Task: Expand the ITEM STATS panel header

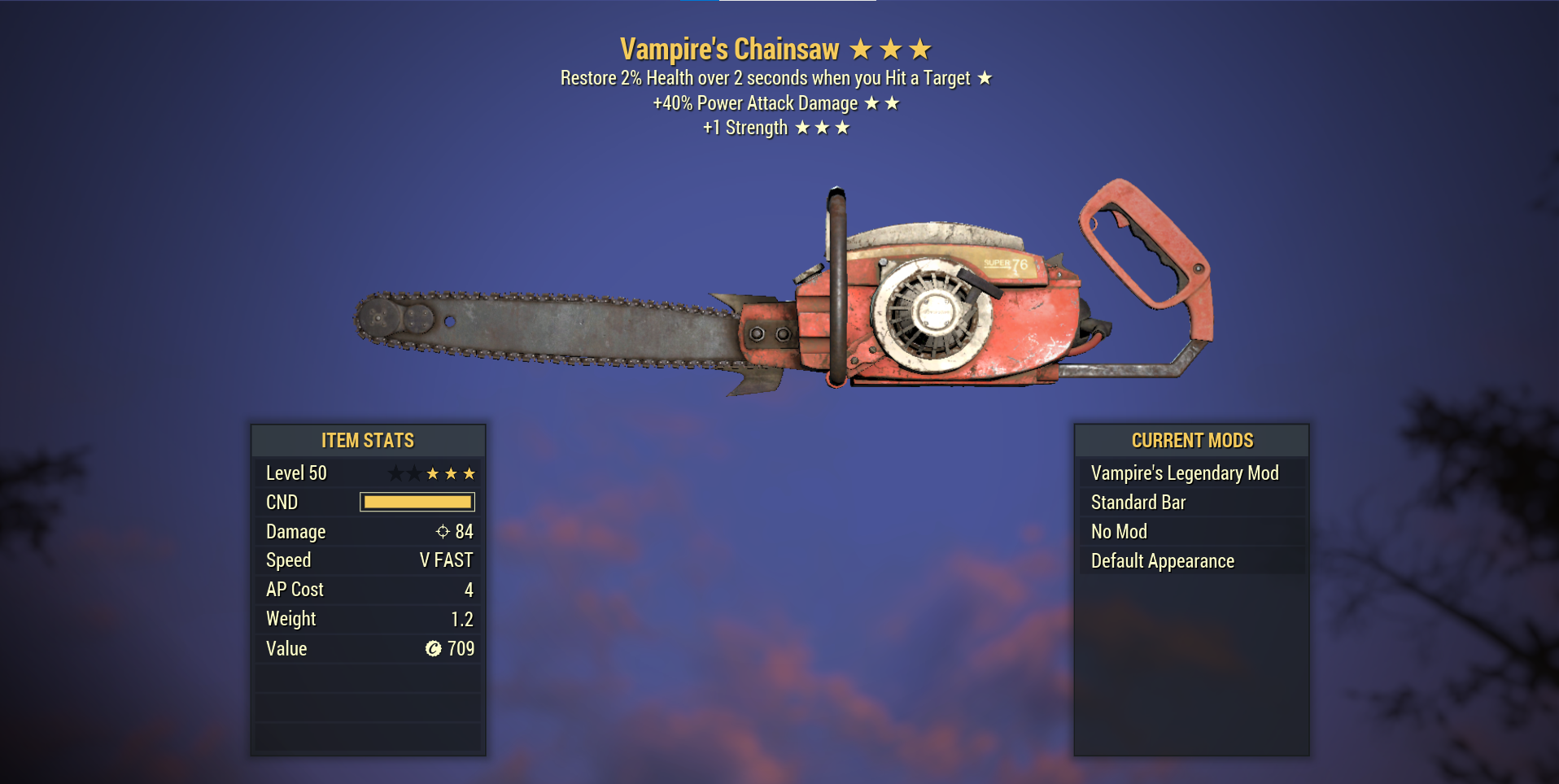Action: (368, 440)
